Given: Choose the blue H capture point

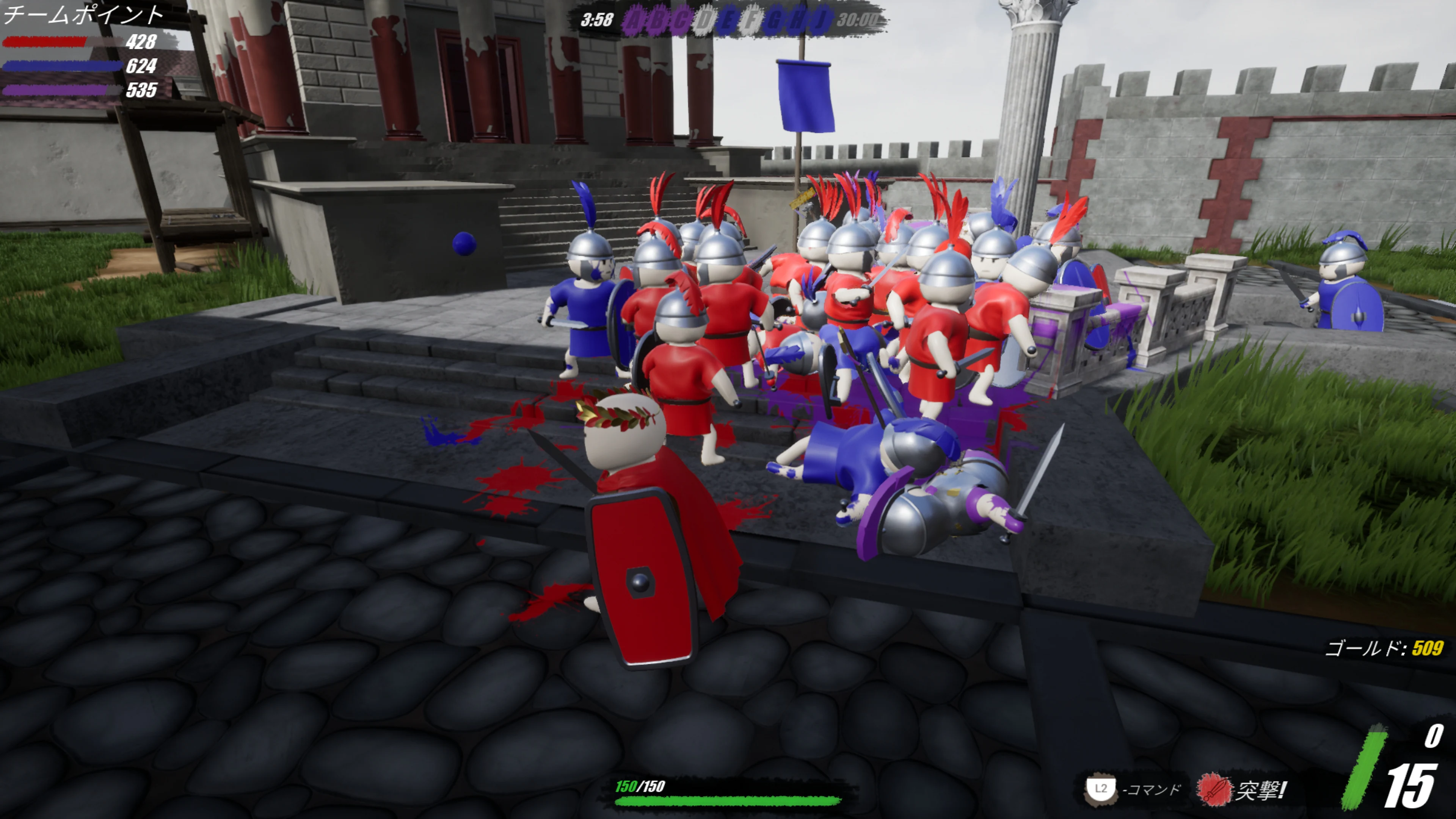Looking at the screenshot, I should (797, 21).
